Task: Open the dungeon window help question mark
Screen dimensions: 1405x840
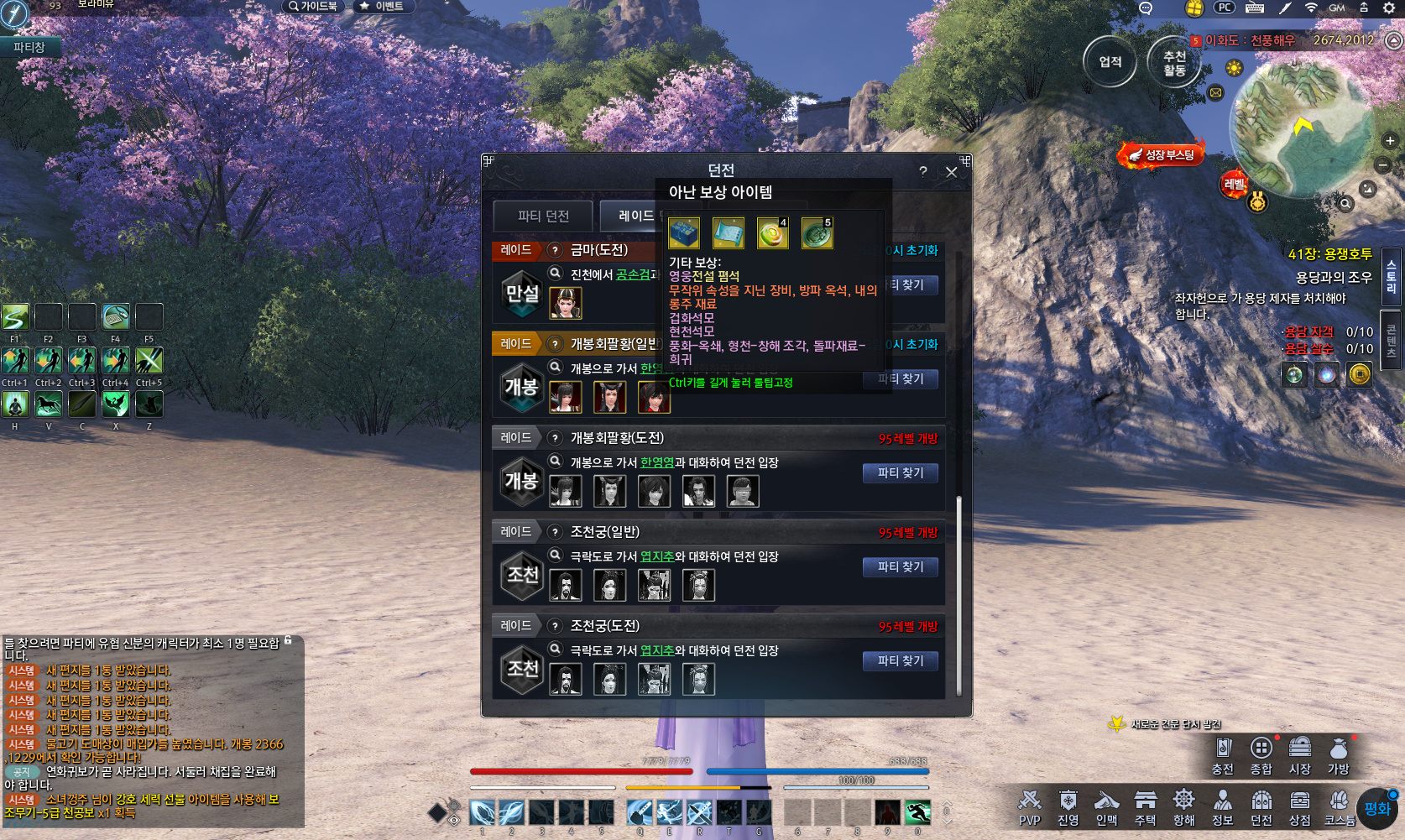Action: [923, 172]
